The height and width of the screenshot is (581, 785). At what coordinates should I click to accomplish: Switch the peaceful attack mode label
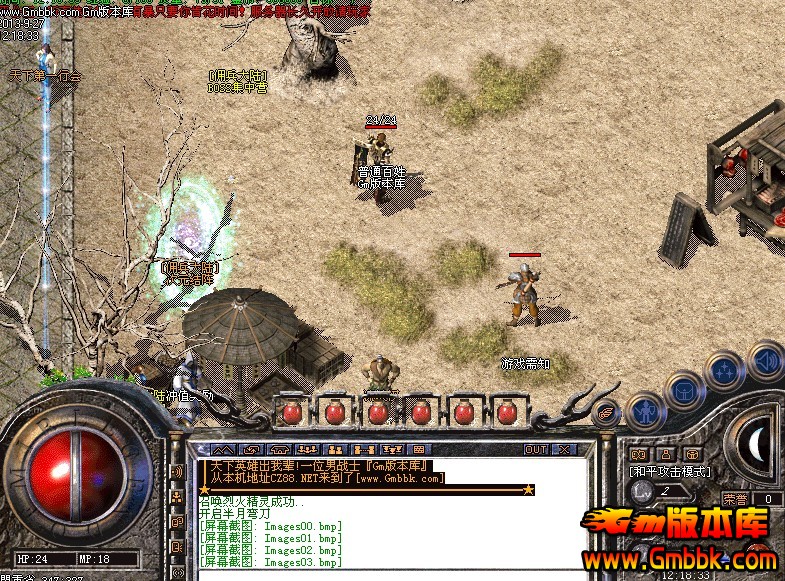point(669,470)
